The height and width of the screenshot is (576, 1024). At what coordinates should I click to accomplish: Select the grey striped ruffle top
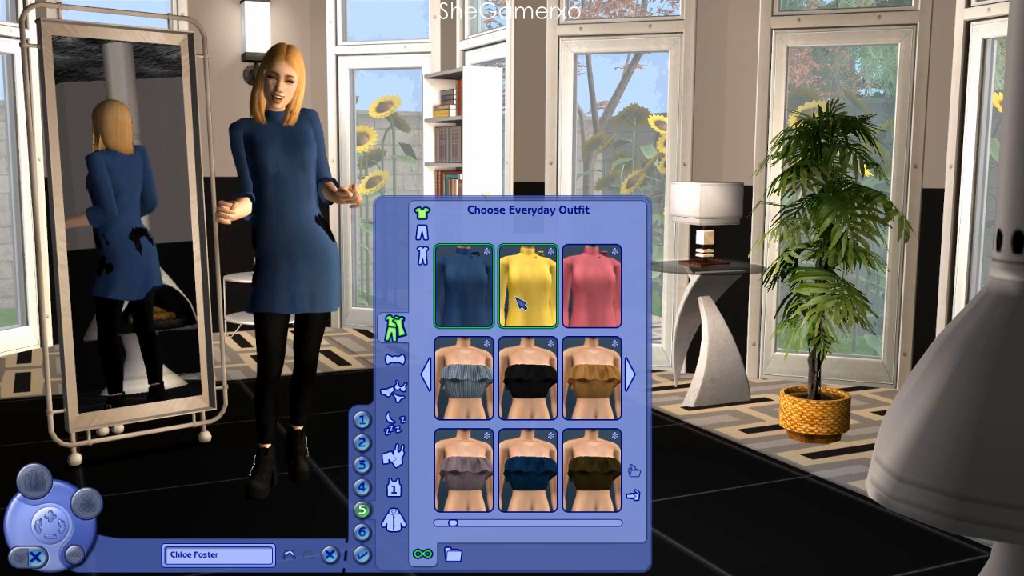click(x=463, y=377)
